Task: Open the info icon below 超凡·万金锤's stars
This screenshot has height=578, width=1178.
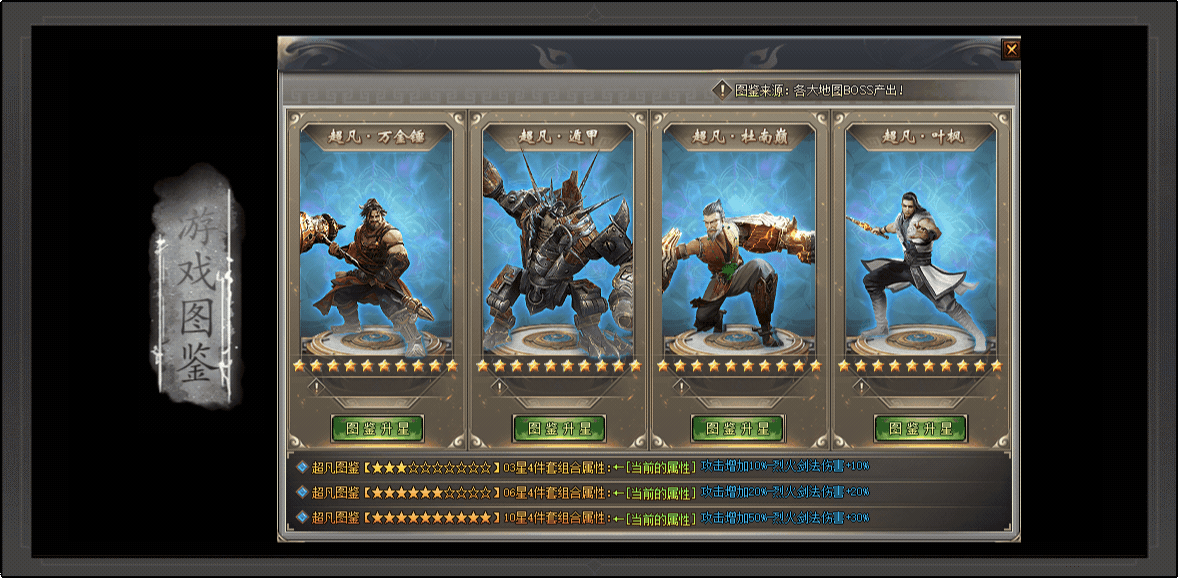Action: click(317, 385)
